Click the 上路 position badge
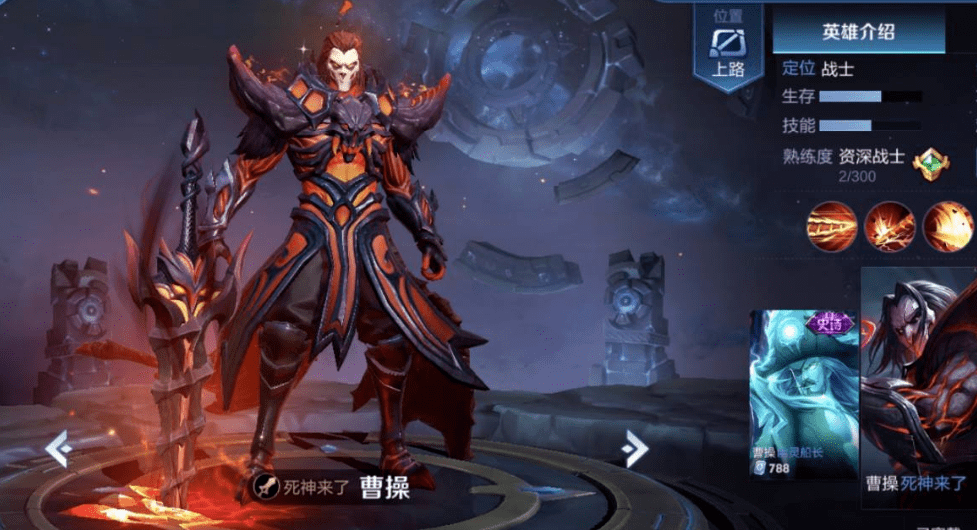The image size is (977, 530). click(x=727, y=48)
